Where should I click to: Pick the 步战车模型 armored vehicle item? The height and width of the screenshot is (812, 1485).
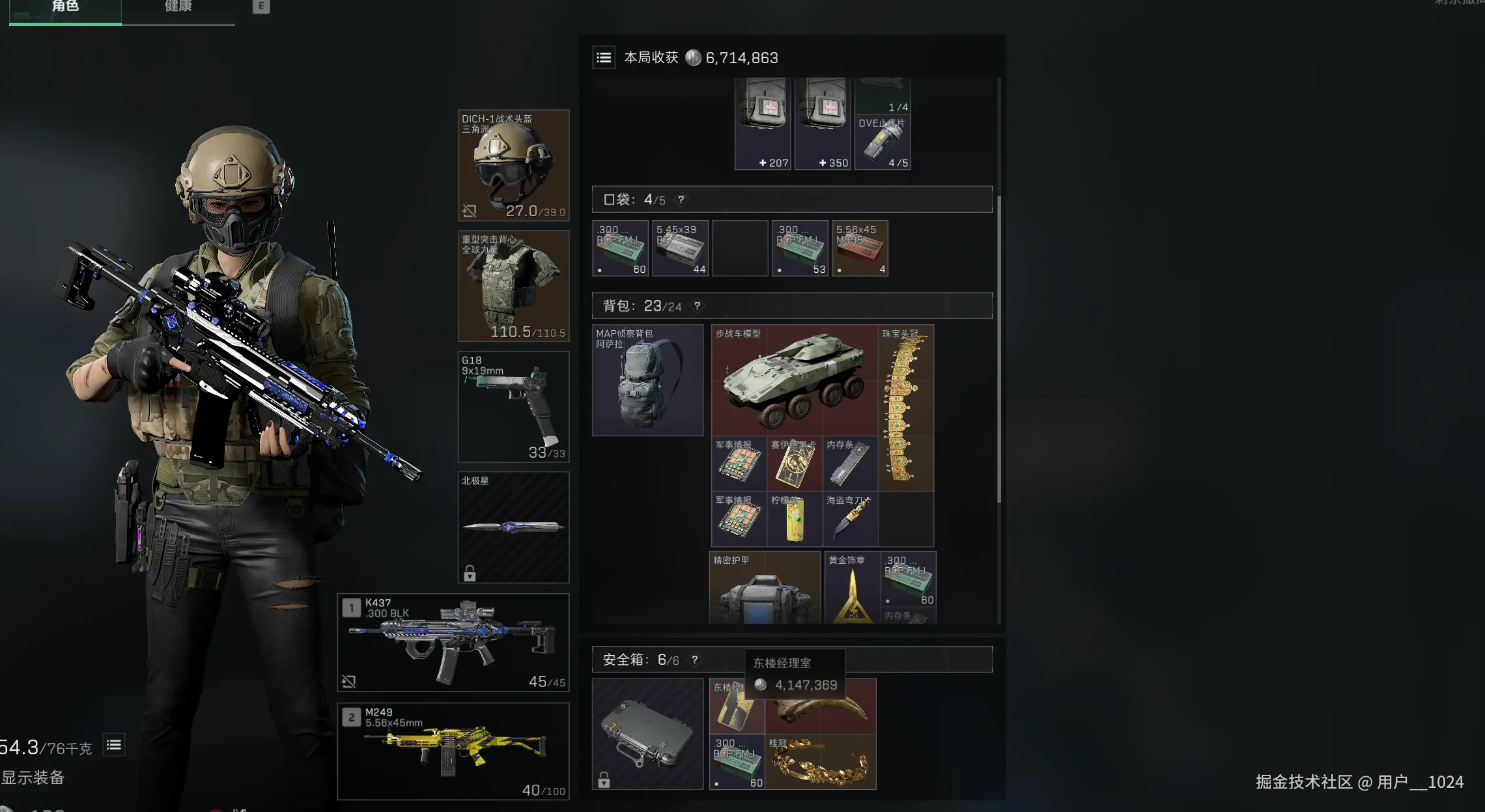[794, 380]
